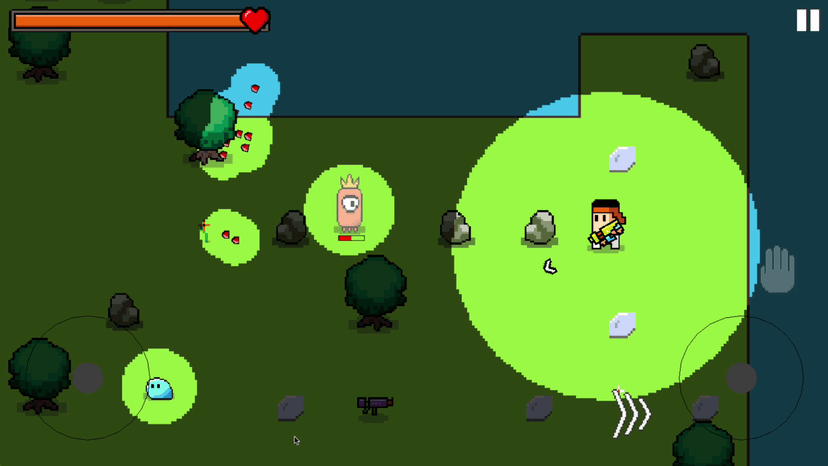828x466 pixels.
Task: Tap the hand interact button
Action: pos(777,270)
